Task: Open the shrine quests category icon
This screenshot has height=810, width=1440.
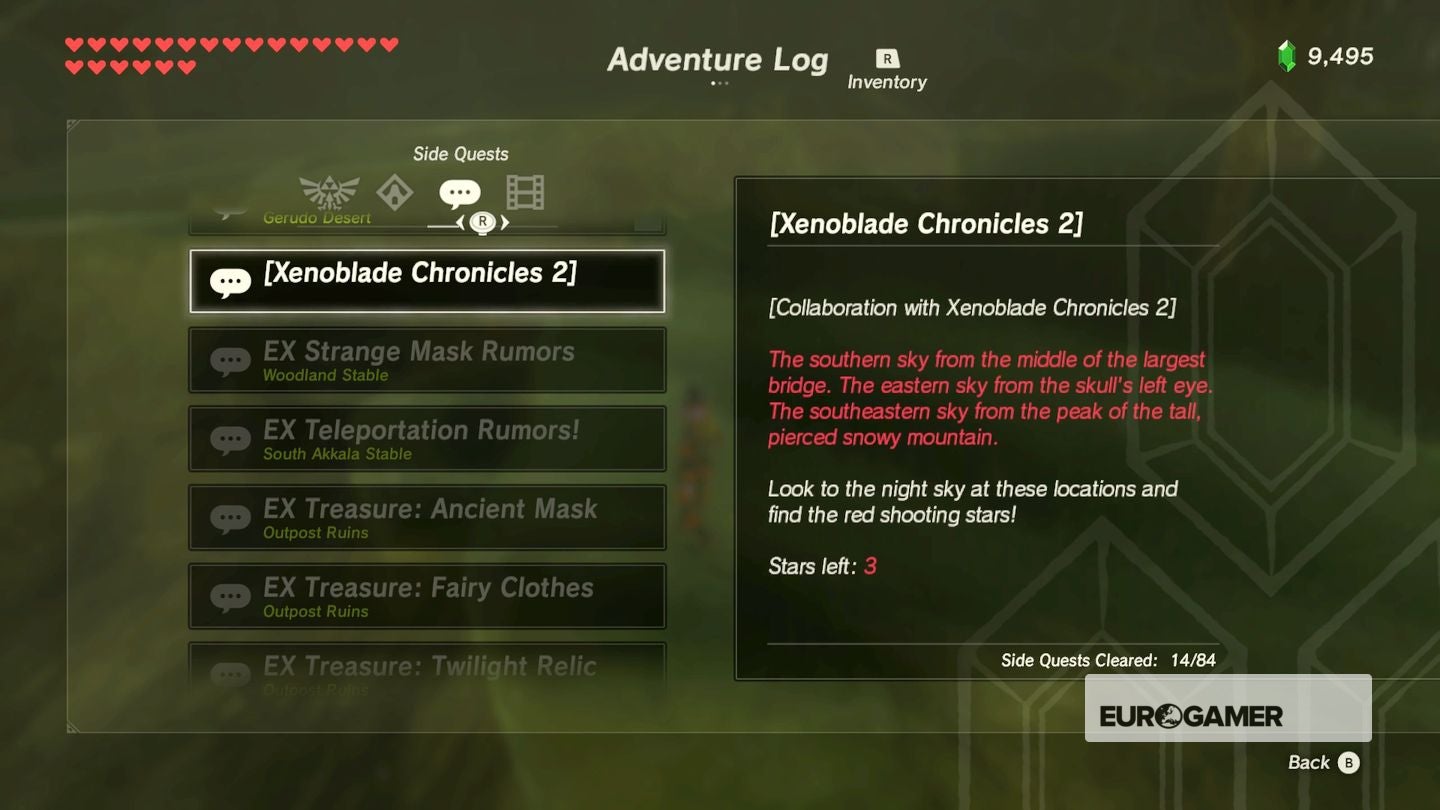Action: point(396,192)
